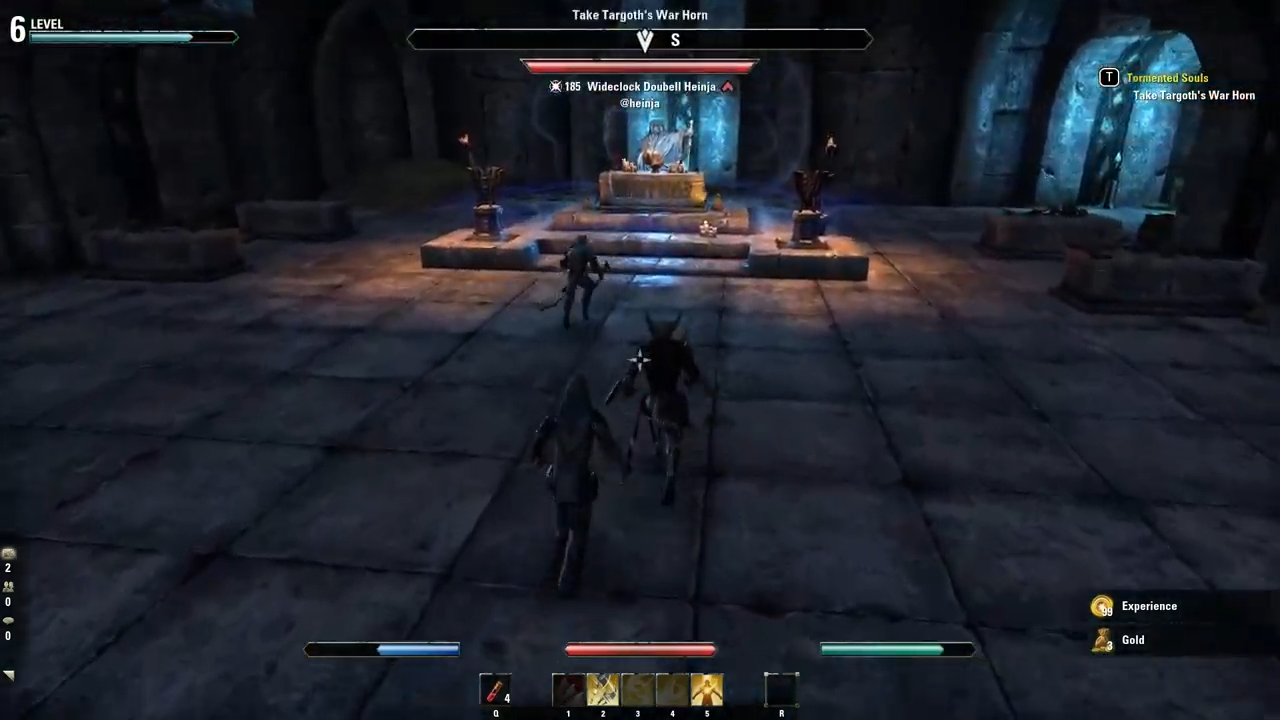Viewport: 1280px width, 720px height.
Task: Click the group members icon on the left sidebar
Action: [8, 585]
